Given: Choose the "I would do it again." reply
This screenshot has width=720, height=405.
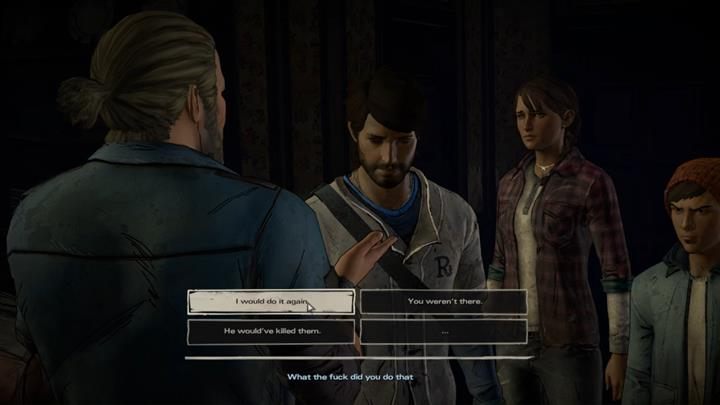Looking at the screenshot, I should pos(270,301).
